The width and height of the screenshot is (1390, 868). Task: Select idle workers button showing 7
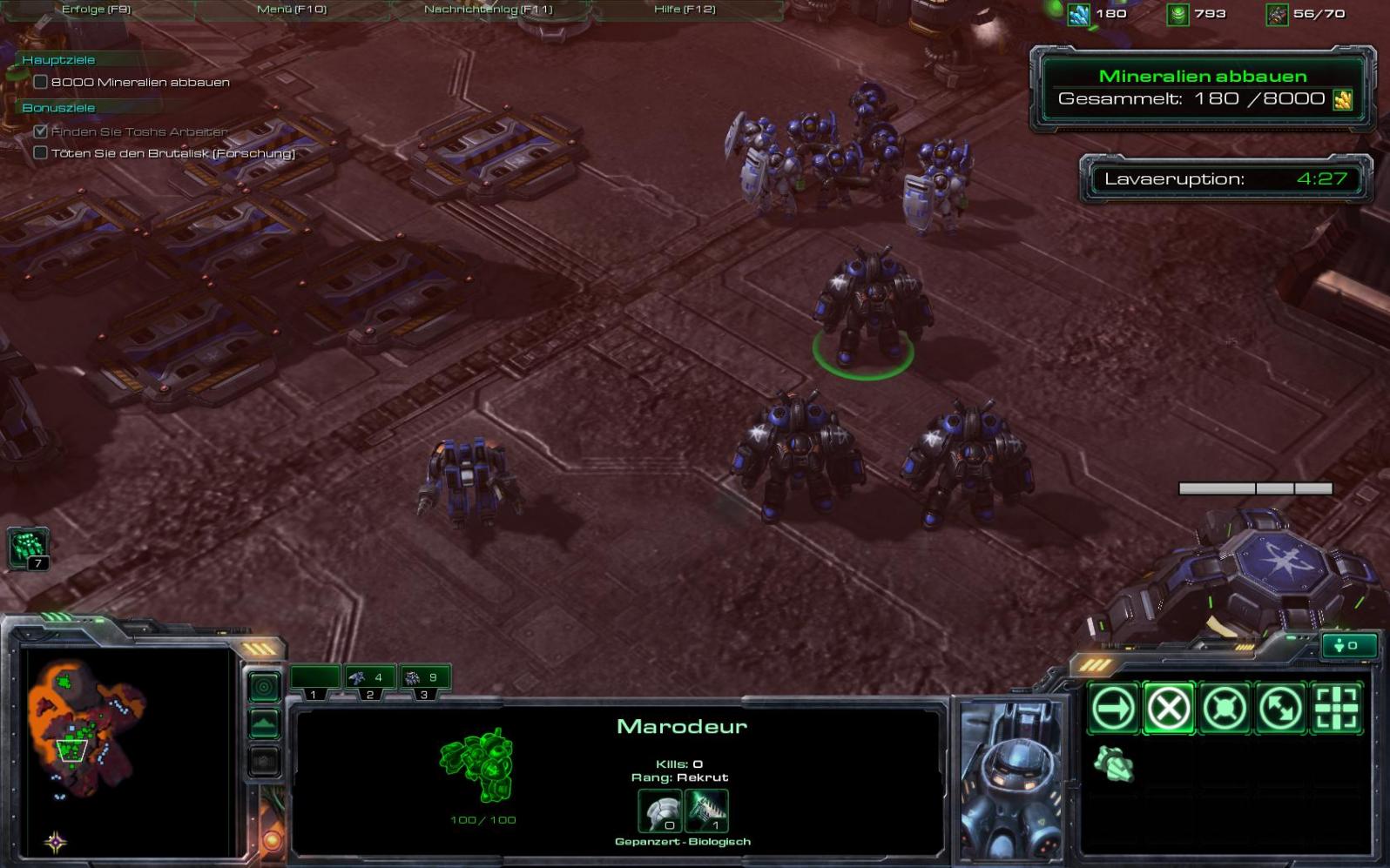[x=28, y=548]
